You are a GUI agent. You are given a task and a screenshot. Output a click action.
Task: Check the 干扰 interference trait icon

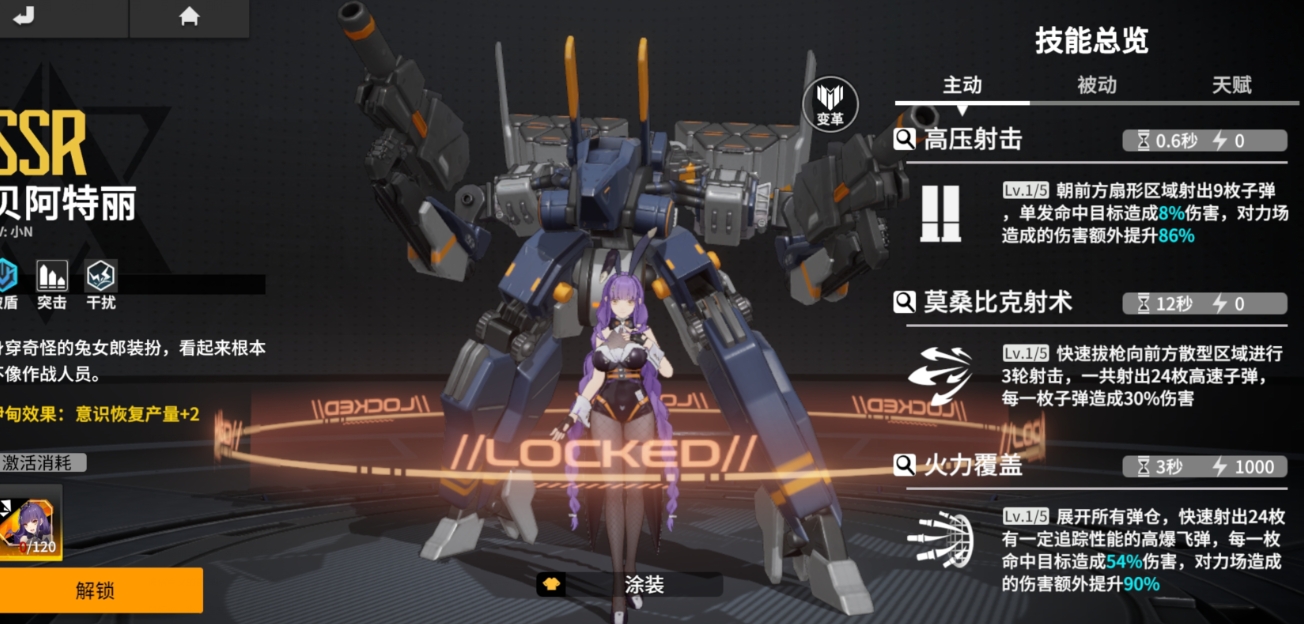point(100,277)
